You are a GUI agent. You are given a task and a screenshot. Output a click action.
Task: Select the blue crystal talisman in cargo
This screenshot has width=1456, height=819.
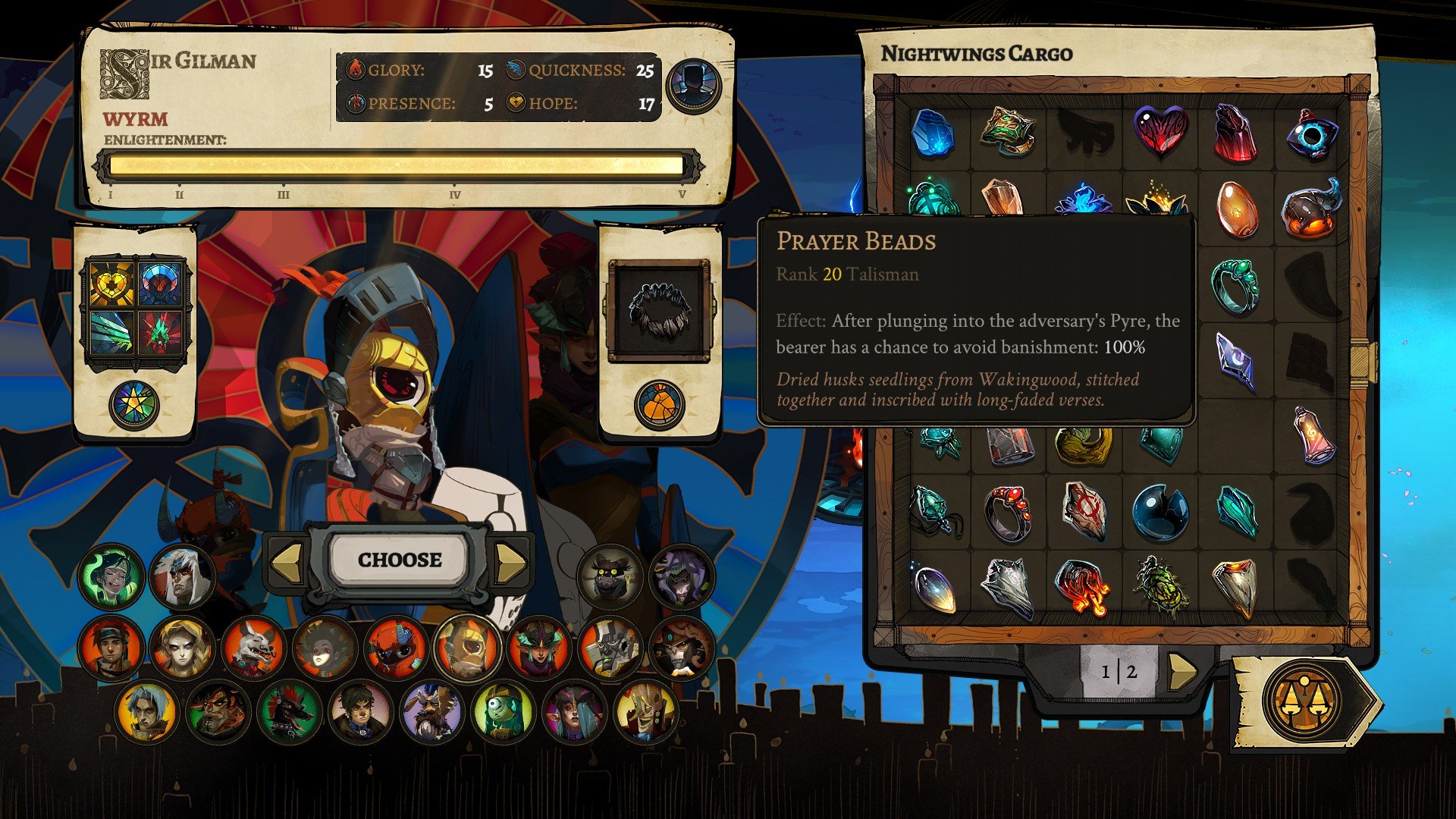coord(932,132)
